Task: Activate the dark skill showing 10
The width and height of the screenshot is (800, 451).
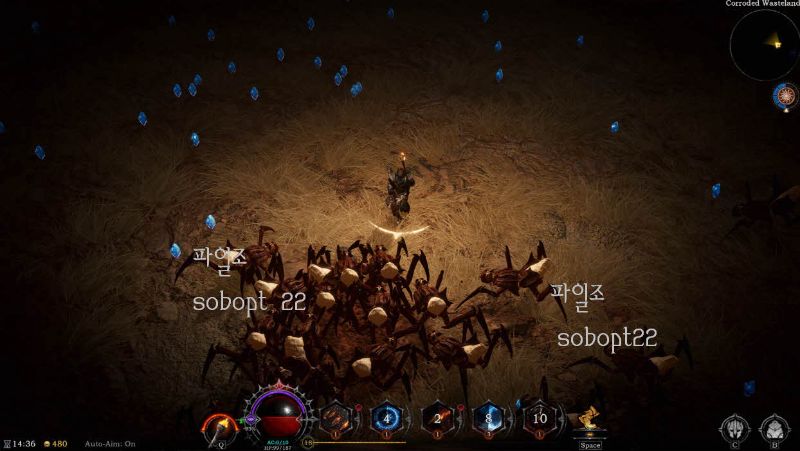Action: (540, 418)
